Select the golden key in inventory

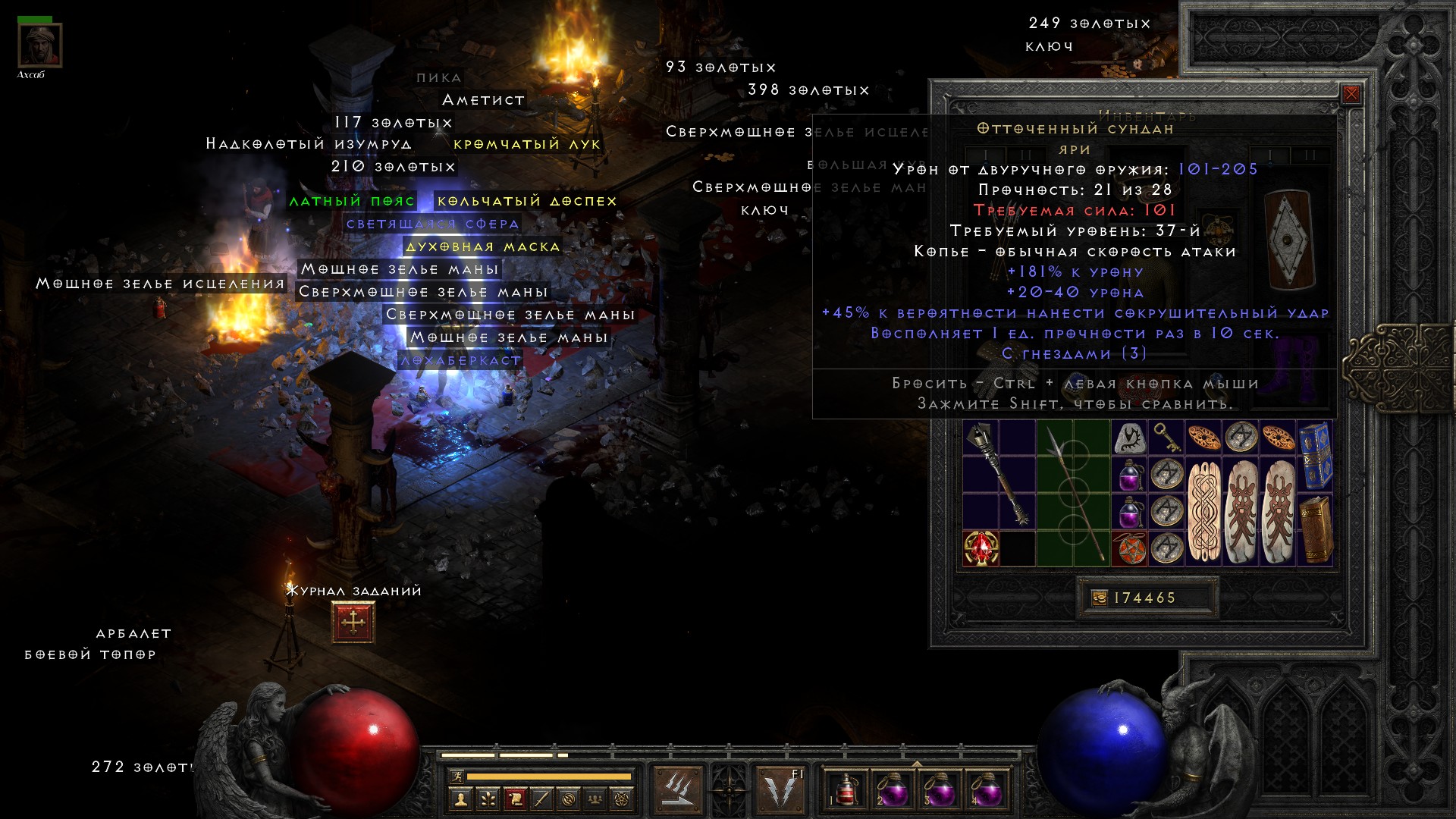point(1166,438)
